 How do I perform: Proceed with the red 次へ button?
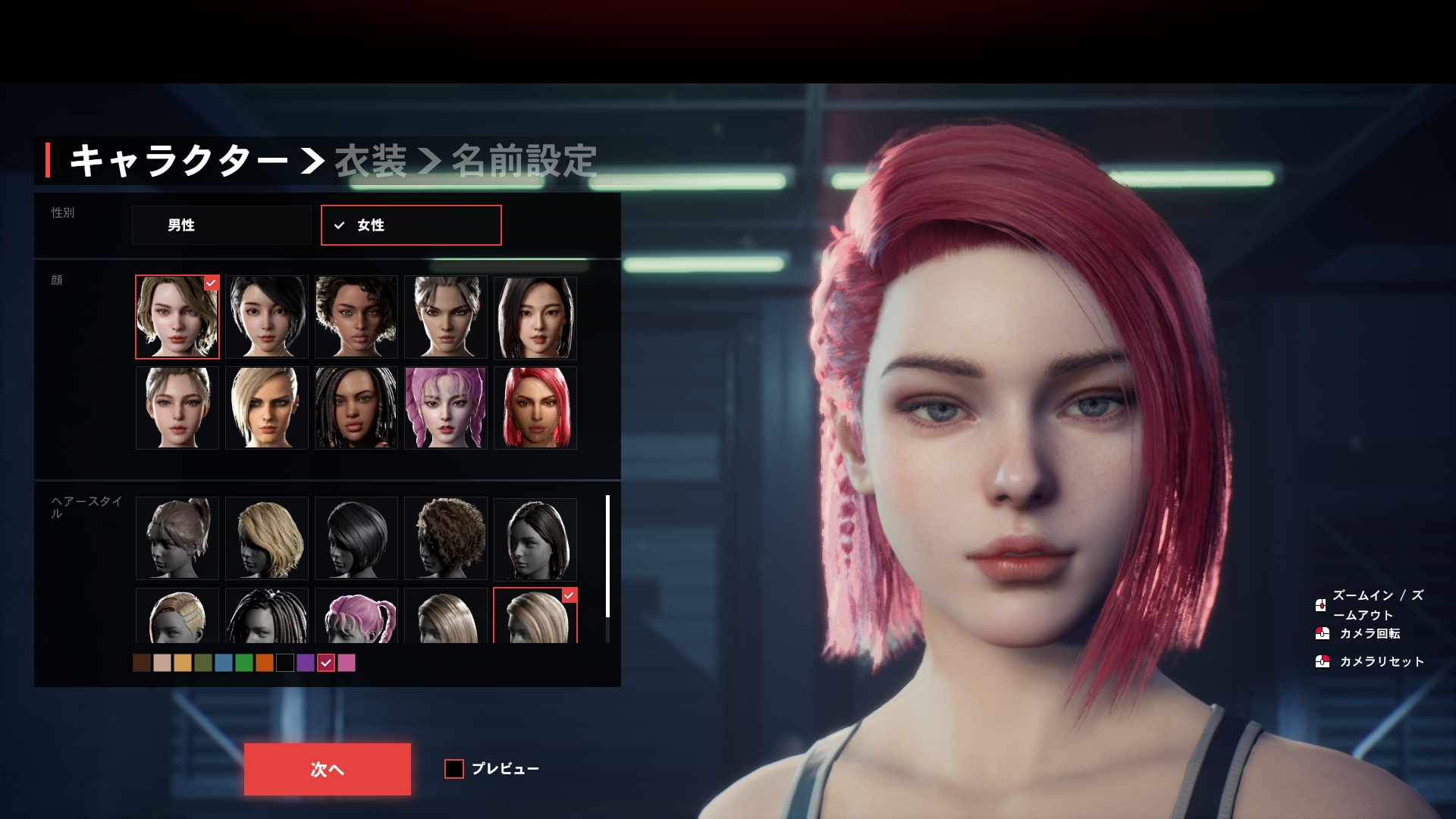(x=327, y=769)
